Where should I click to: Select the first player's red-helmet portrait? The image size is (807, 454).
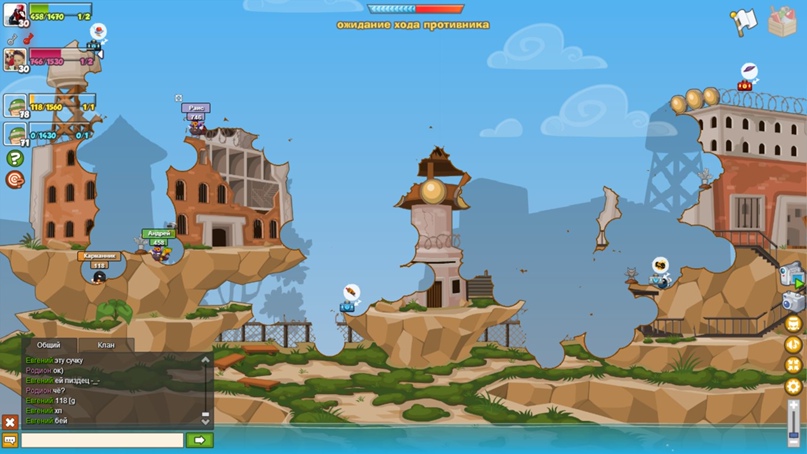[x=15, y=15]
